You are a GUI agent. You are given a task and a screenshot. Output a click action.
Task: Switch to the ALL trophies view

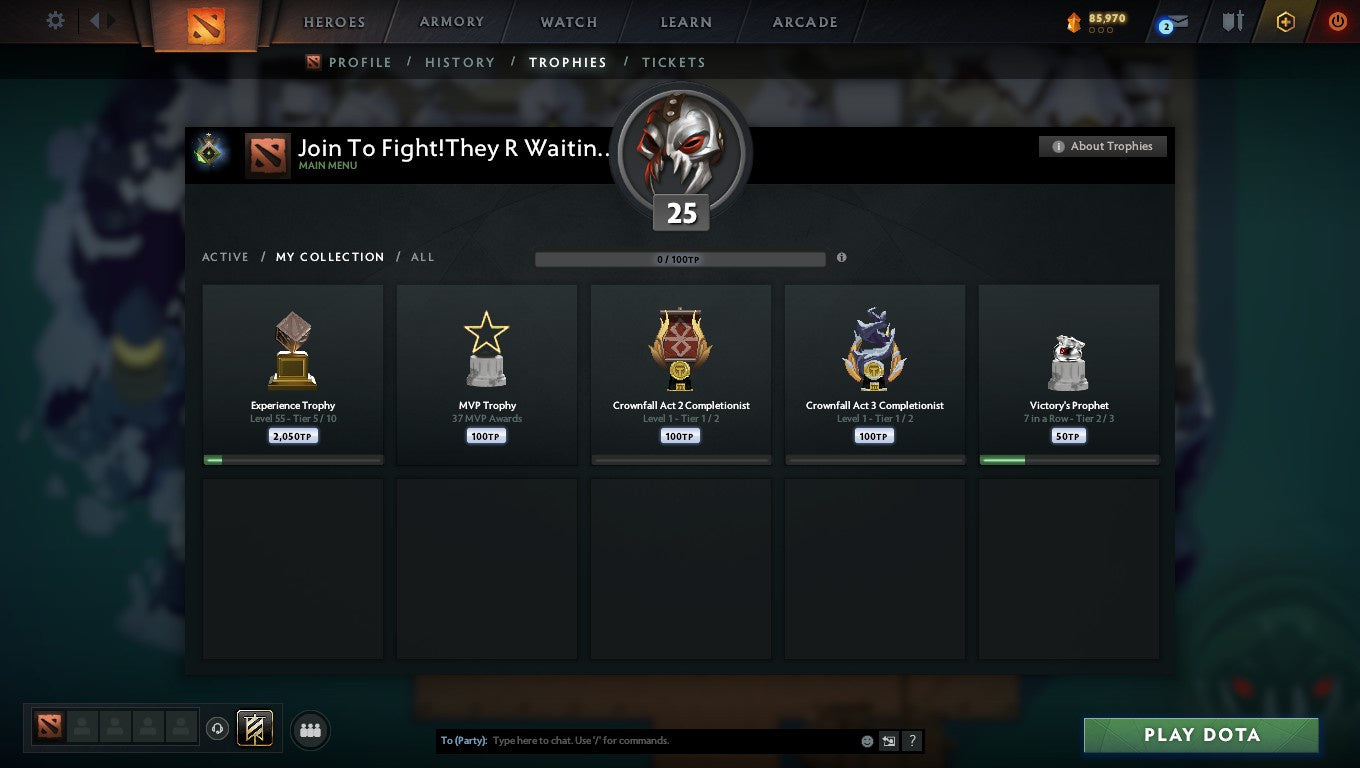coord(422,257)
